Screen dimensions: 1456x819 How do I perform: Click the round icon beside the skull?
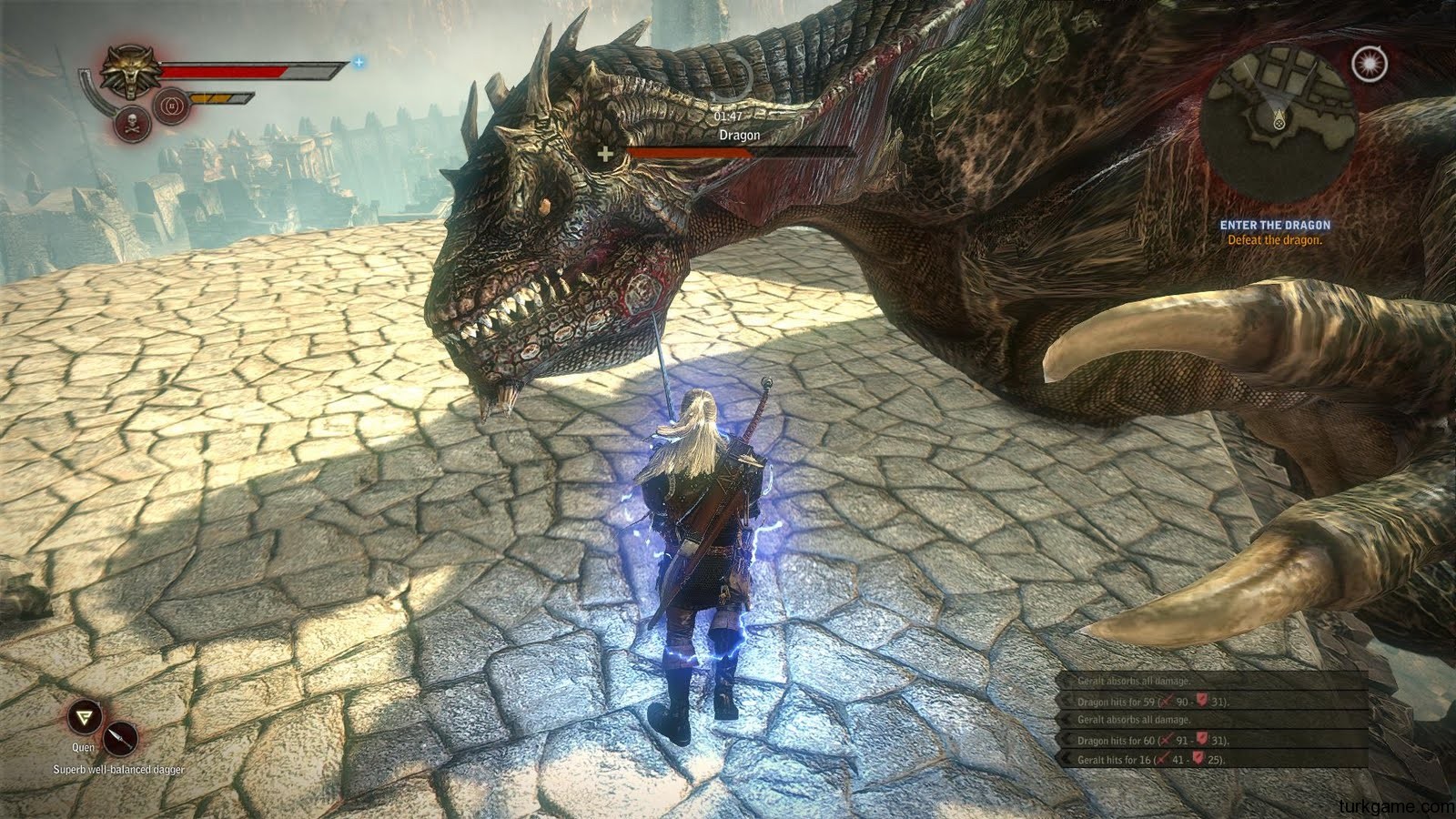[x=170, y=106]
